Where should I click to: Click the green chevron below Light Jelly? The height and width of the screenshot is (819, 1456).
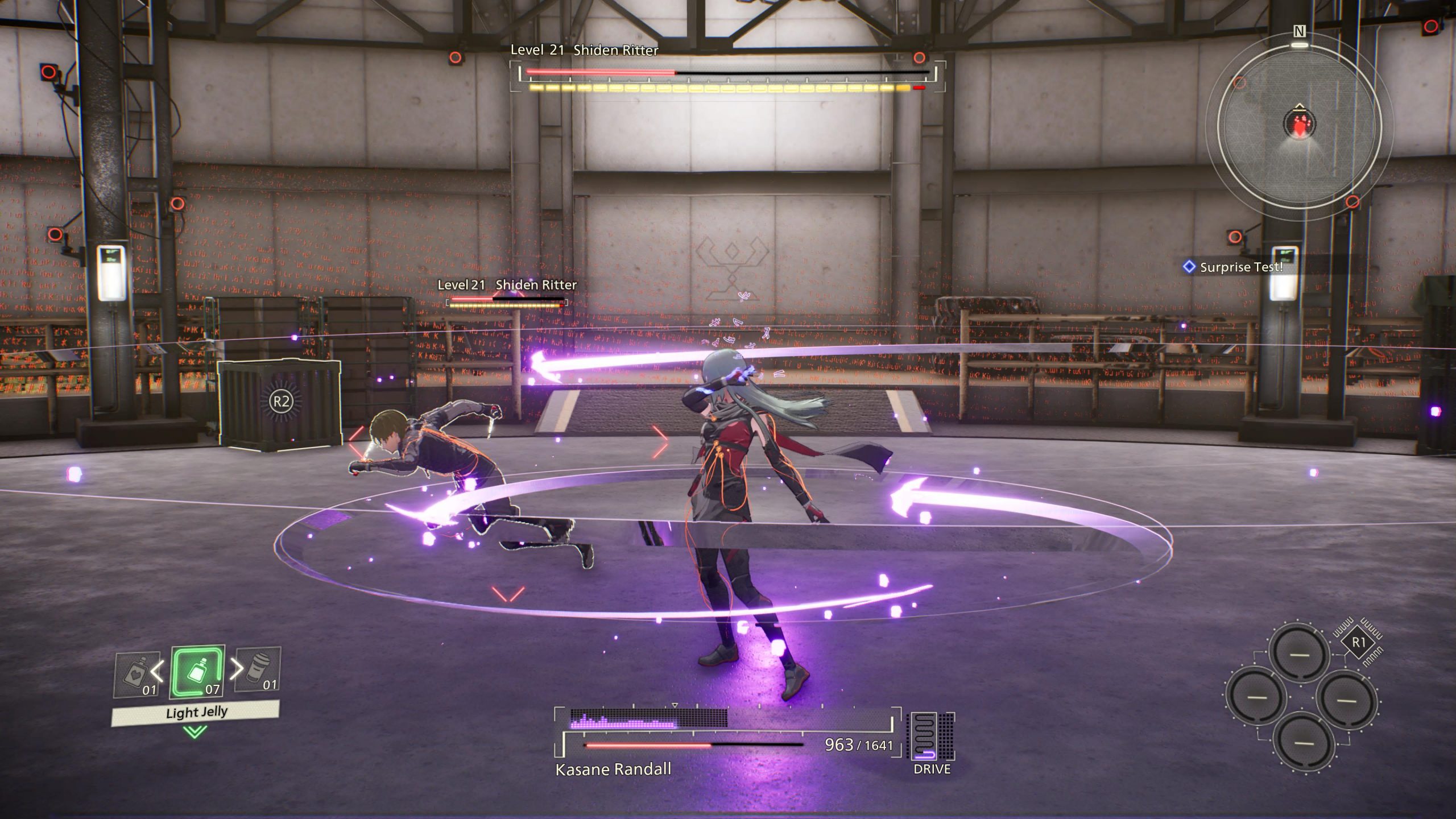point(195,732)
